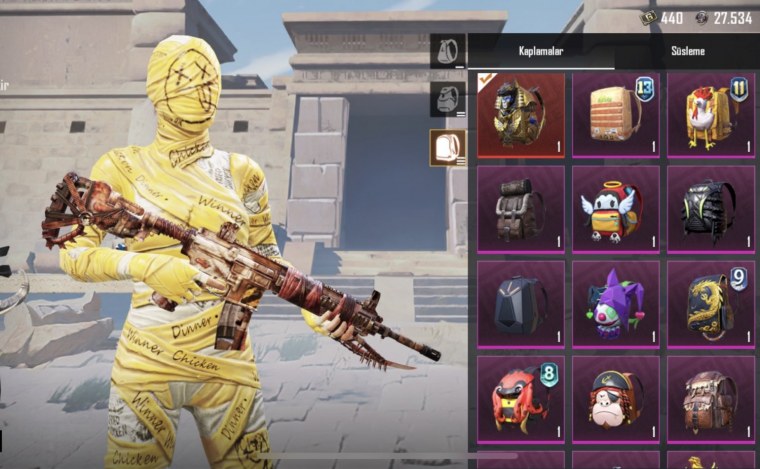Select the brown leather rucksack skin

[x=520, y=208]
